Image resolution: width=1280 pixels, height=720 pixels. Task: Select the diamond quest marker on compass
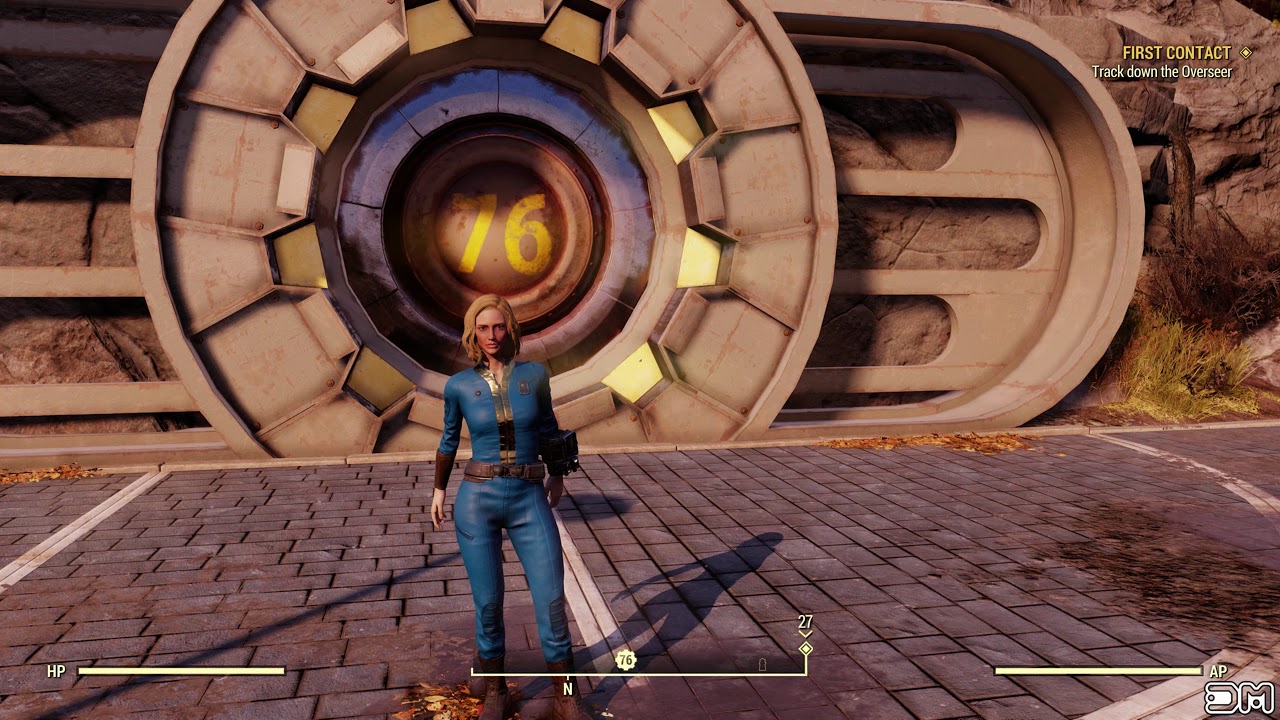(805, 649)
